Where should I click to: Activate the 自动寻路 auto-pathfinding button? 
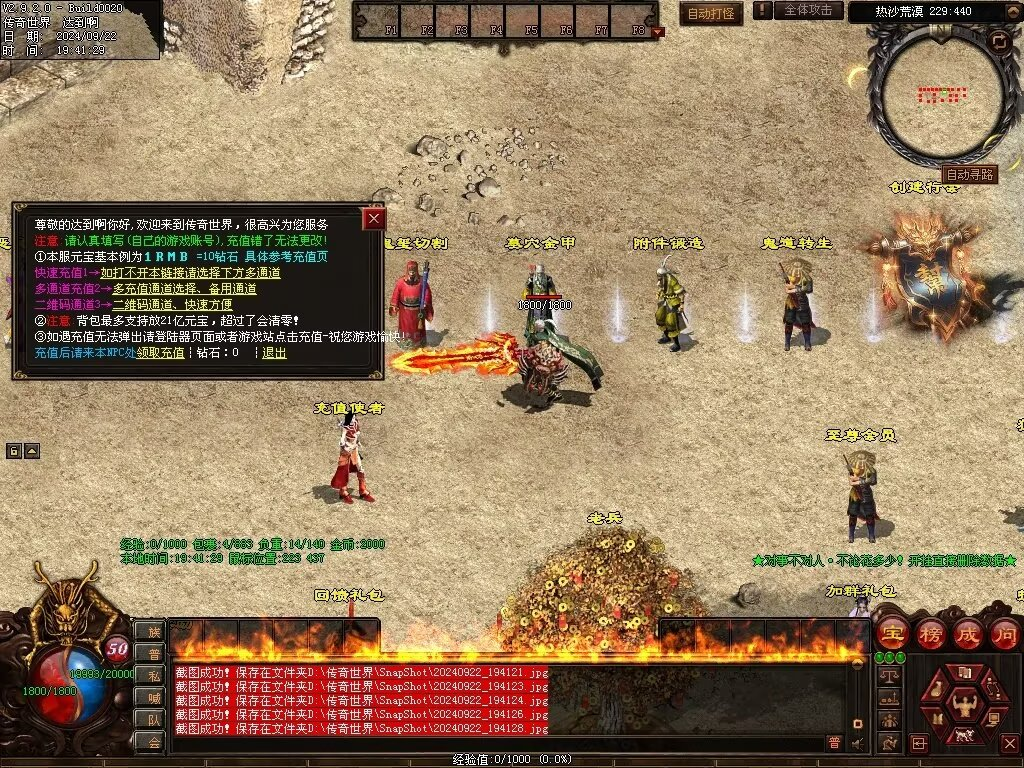(x=969, y=174)
